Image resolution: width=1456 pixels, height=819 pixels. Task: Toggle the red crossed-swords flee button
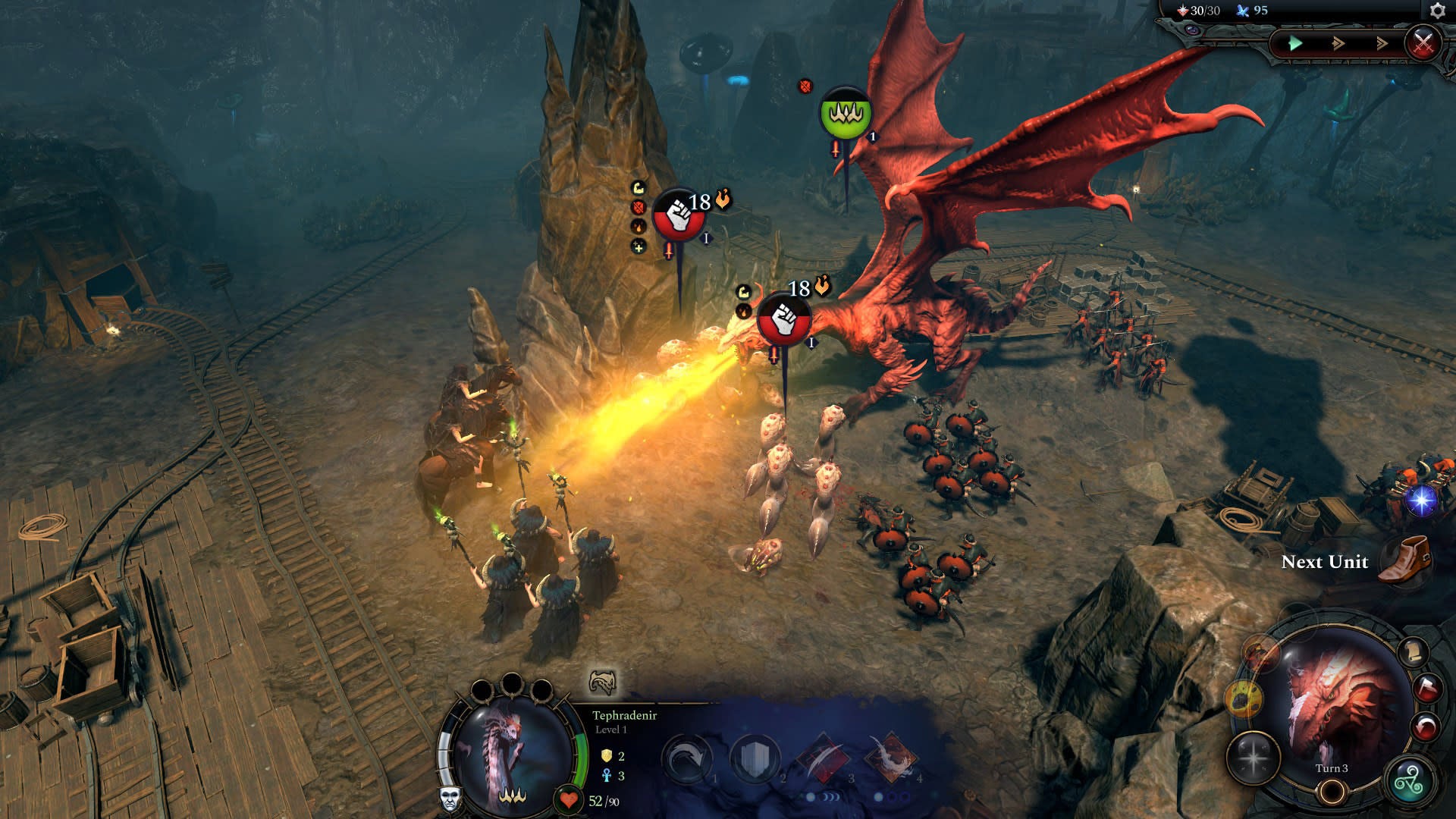pyautogui.click(x=1423, y=42)
